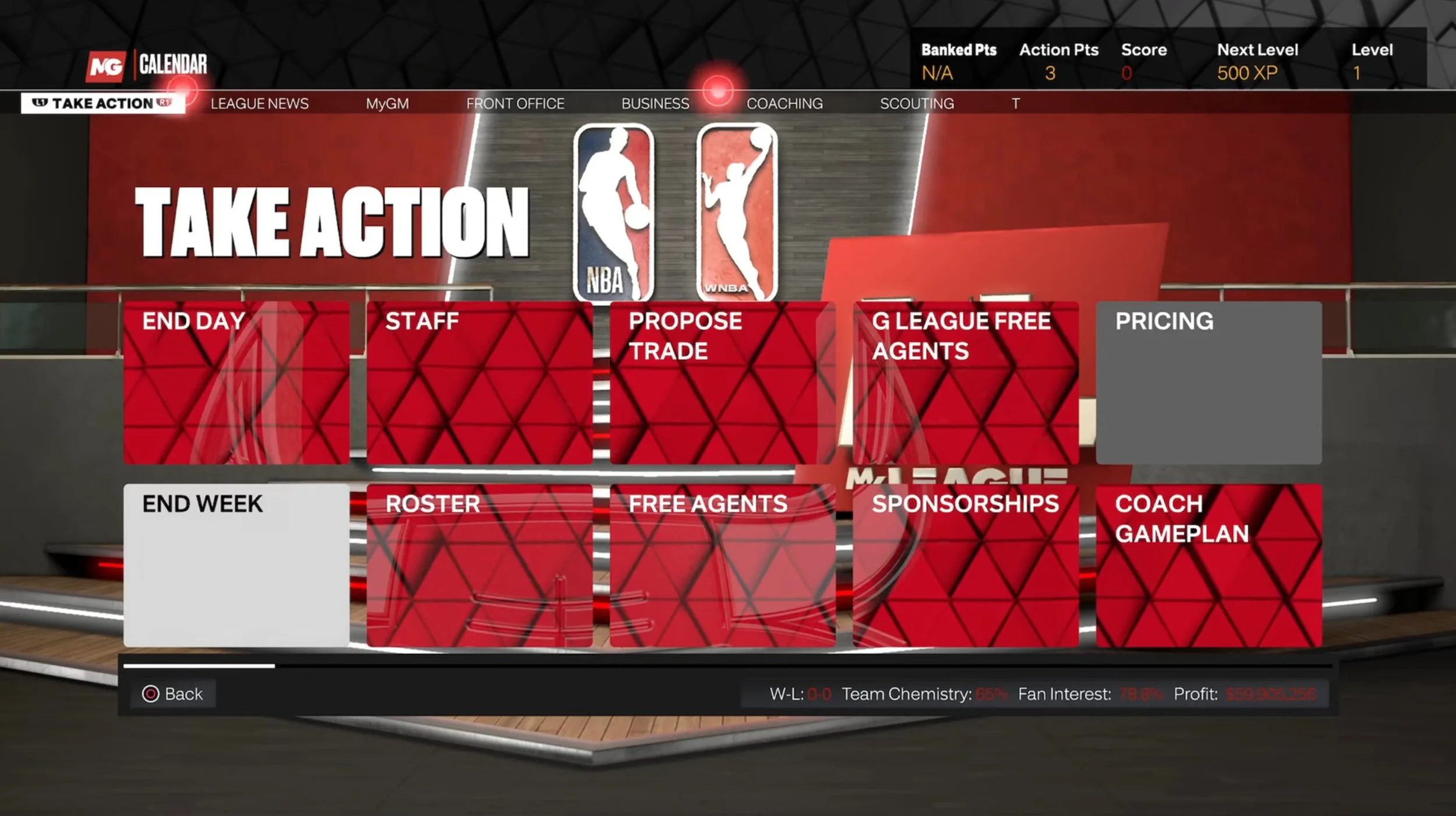Open the Front Office tab
The width and height of the screenshot is (1456, 816).
(x=515, y=104)
